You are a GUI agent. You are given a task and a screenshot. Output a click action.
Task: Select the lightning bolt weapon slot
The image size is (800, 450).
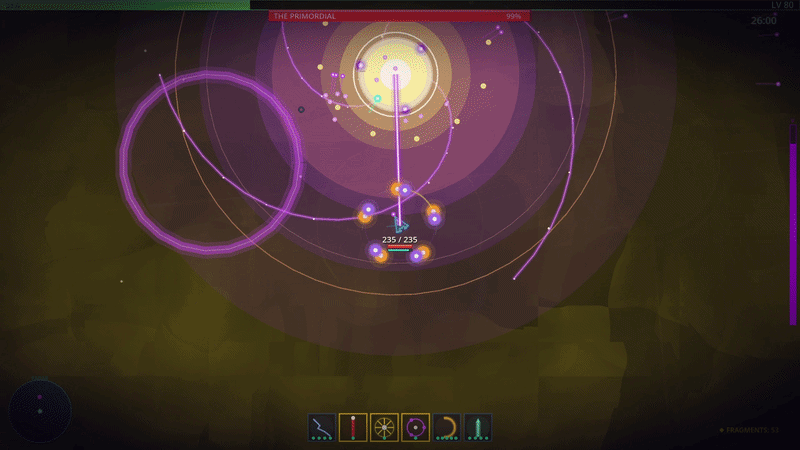pyautogui.click(x=322, y=427)
